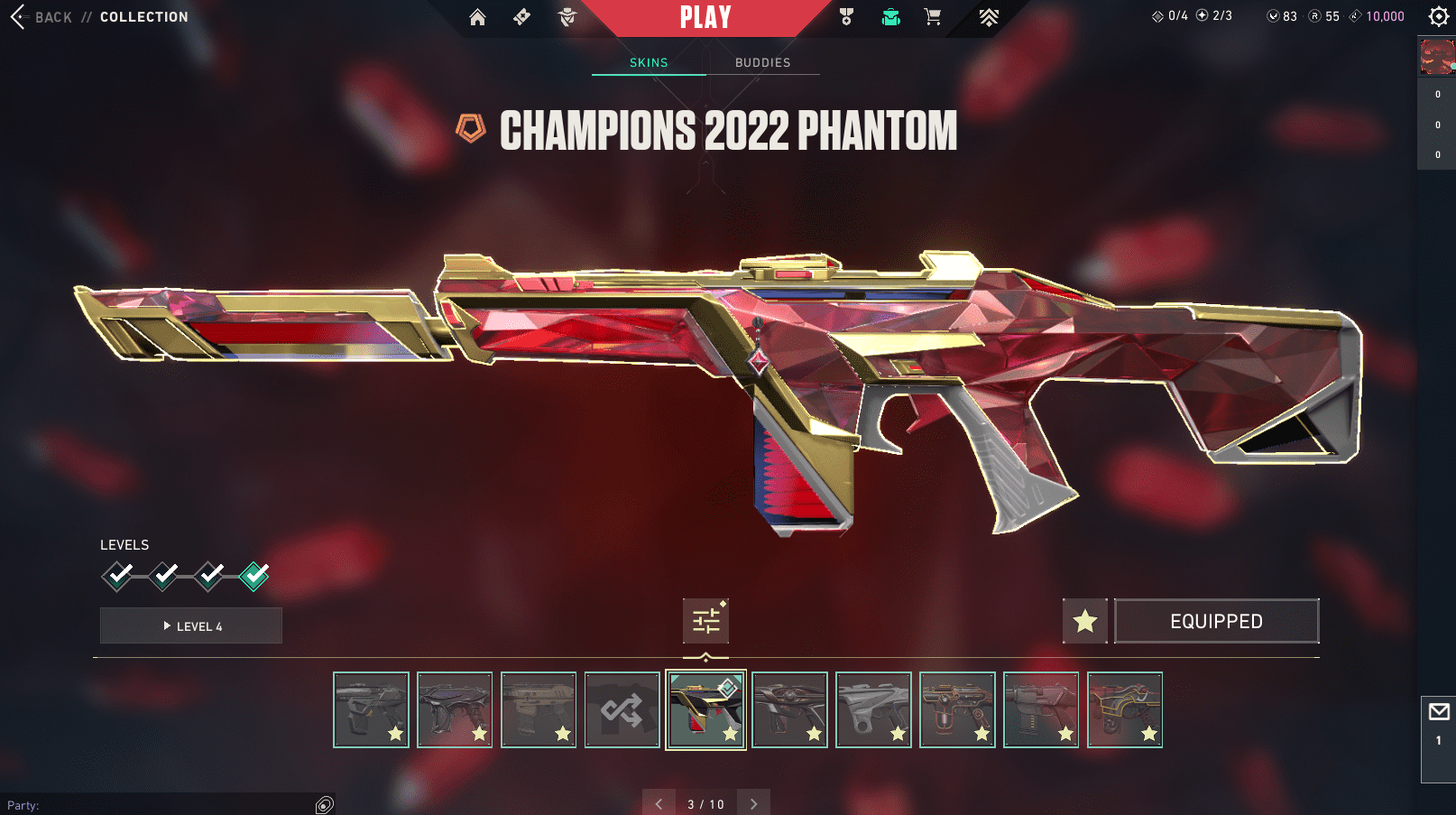Toggle favorite star beside Equipped button
Screen dimensions: 1456x815
(x=1084, y=621)
